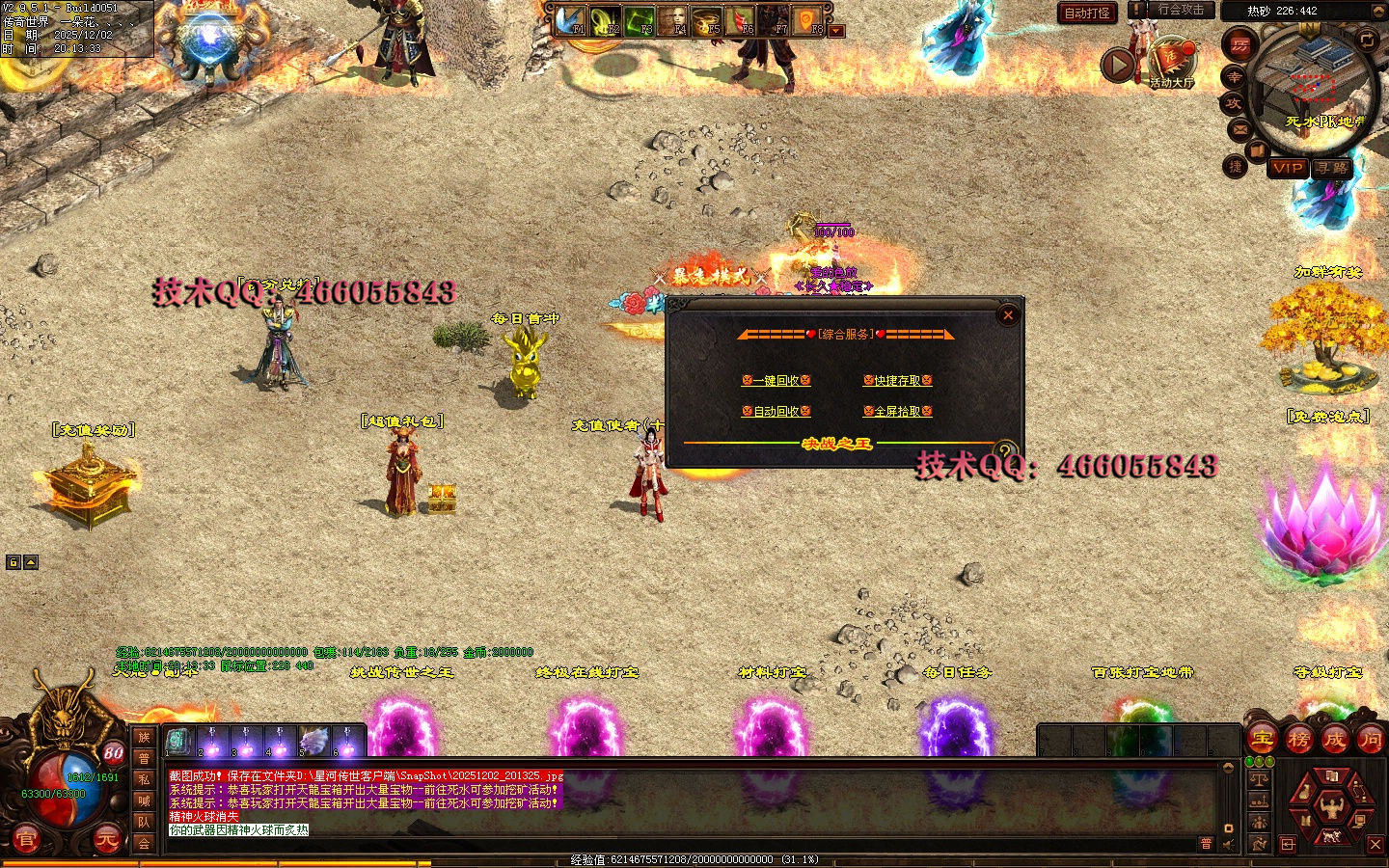Switch chat to the 私 private channel
This screenshot has width=1389, height=868.
click(144, 779)
